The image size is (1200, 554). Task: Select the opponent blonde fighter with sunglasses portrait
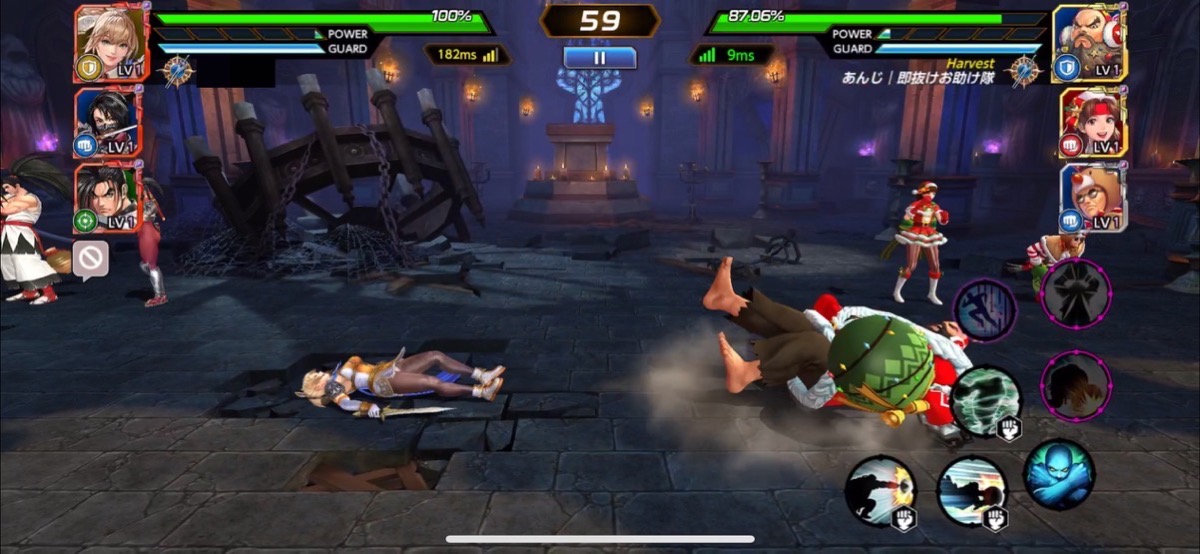coord(1093,199)
